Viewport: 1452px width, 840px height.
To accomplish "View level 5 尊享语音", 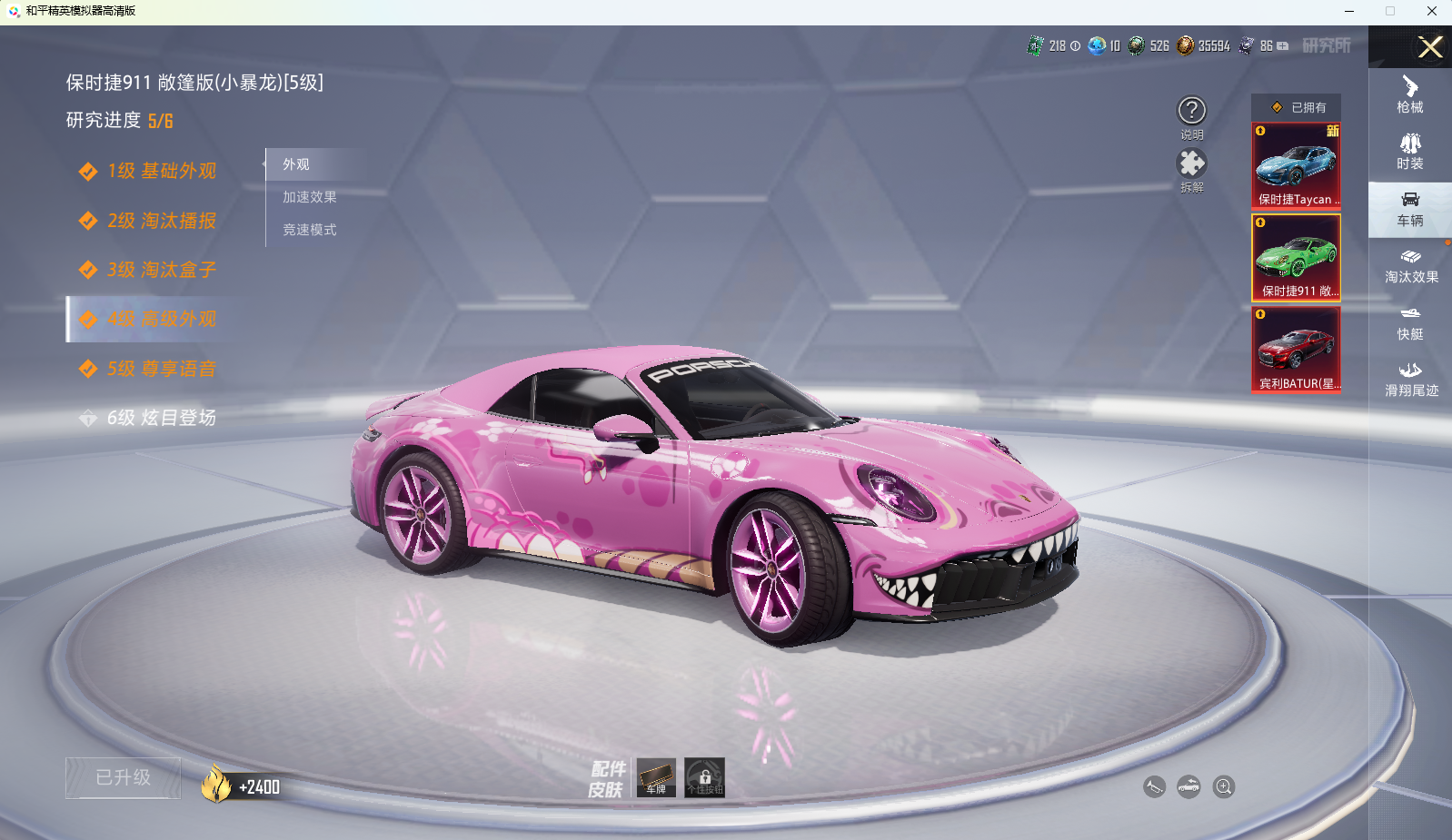I will (x=161, y=369).
